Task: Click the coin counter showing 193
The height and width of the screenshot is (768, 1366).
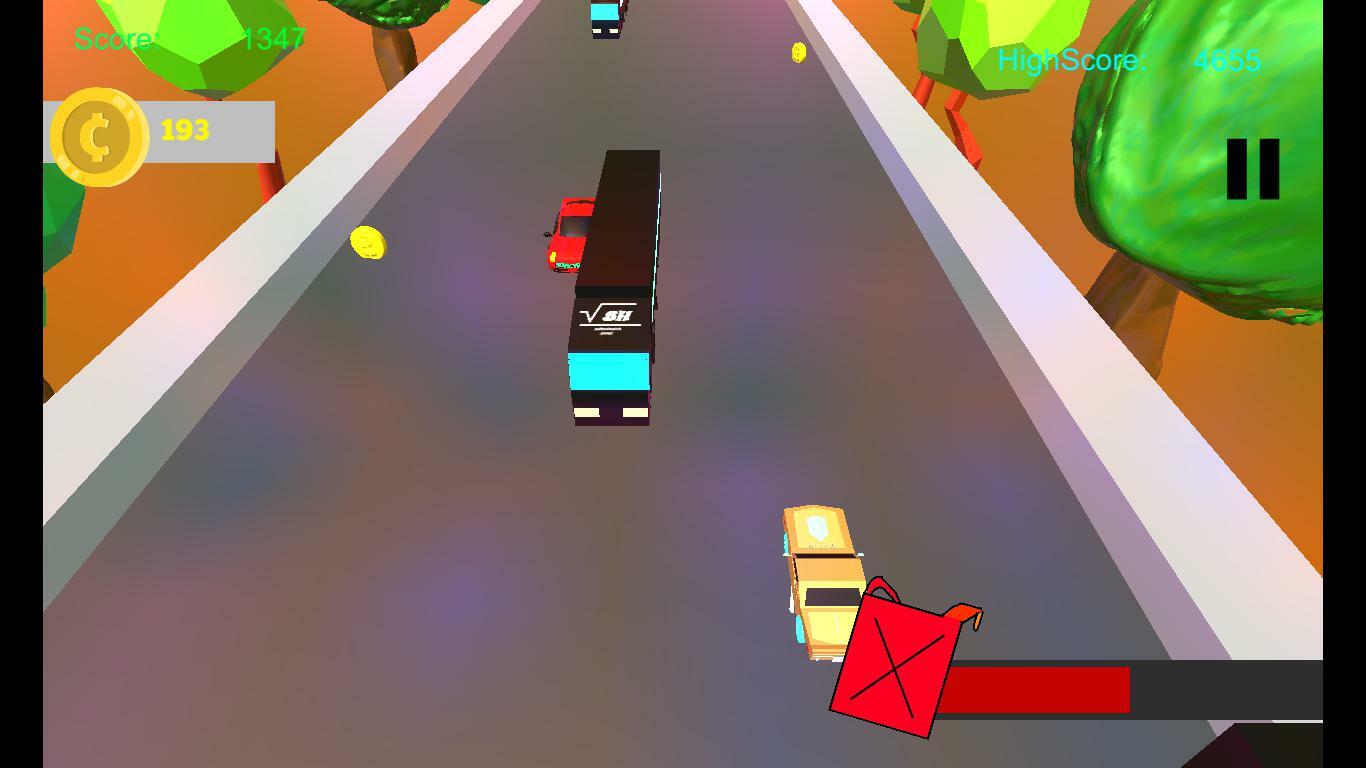Action: click(185, 128)
